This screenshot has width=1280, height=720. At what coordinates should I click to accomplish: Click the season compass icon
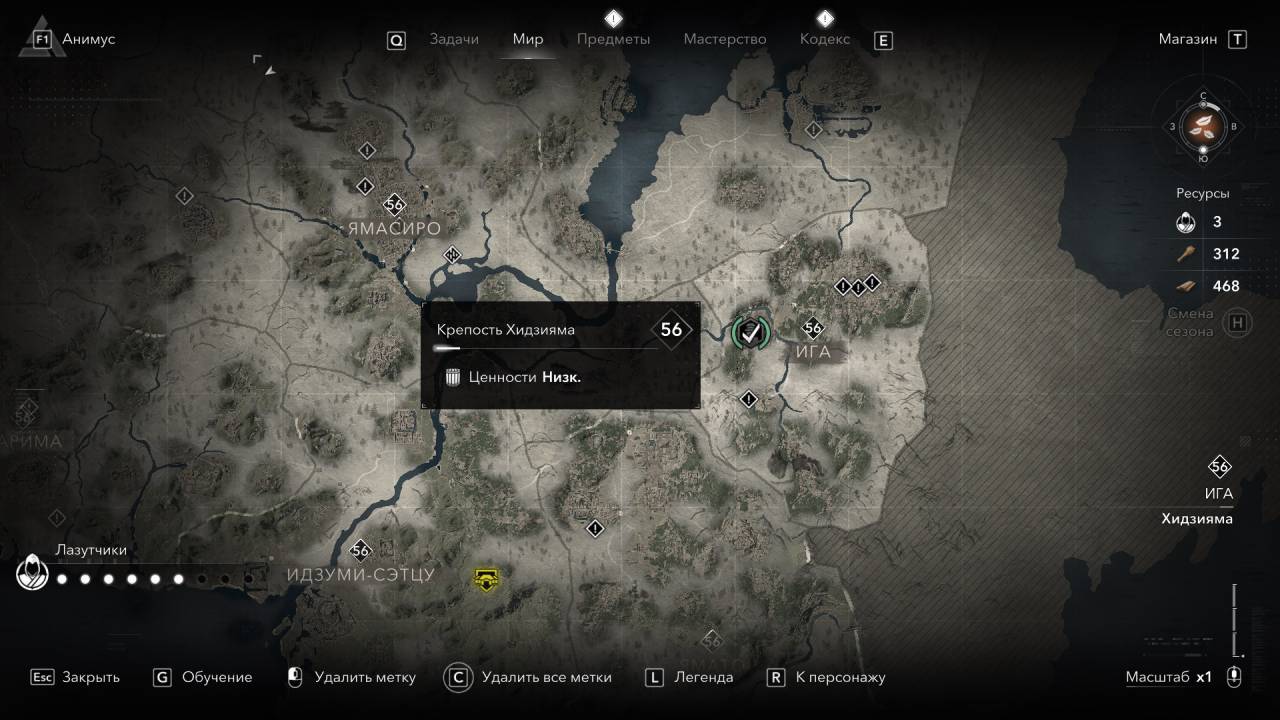(x=1203, y=126)
